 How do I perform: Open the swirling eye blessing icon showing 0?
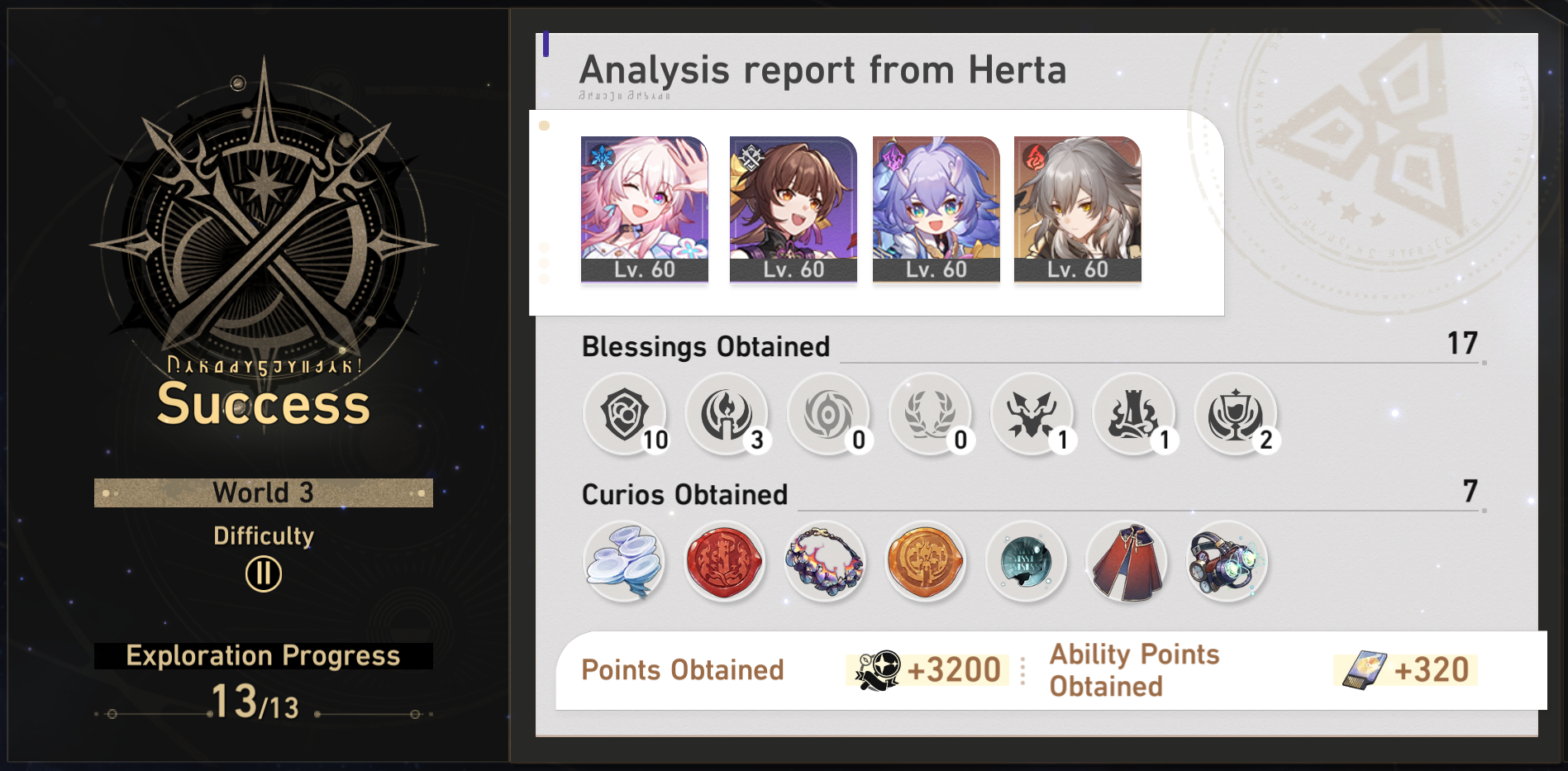pos(829,415)
